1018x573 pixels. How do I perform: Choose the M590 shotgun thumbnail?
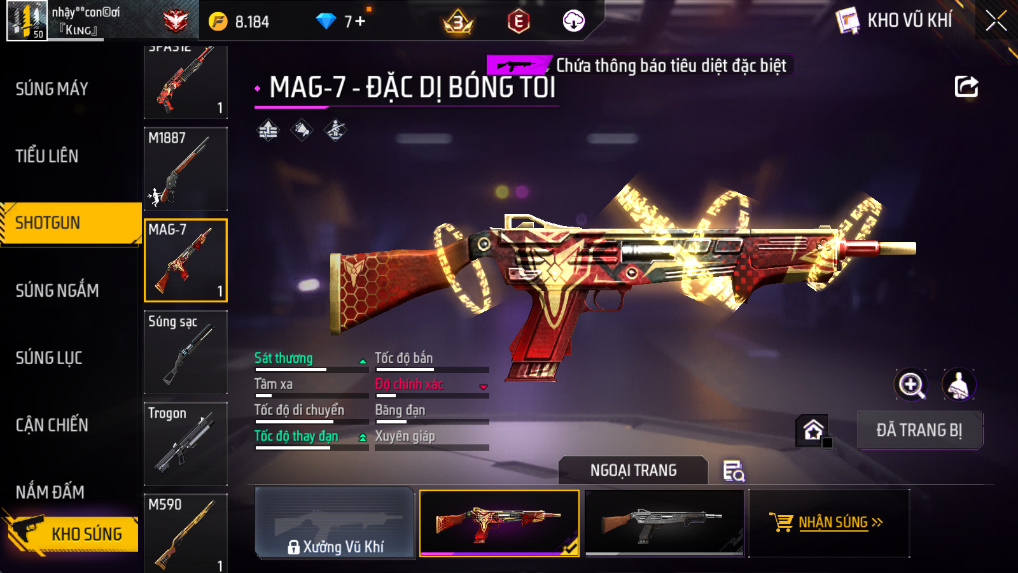[x=186, y=533]
